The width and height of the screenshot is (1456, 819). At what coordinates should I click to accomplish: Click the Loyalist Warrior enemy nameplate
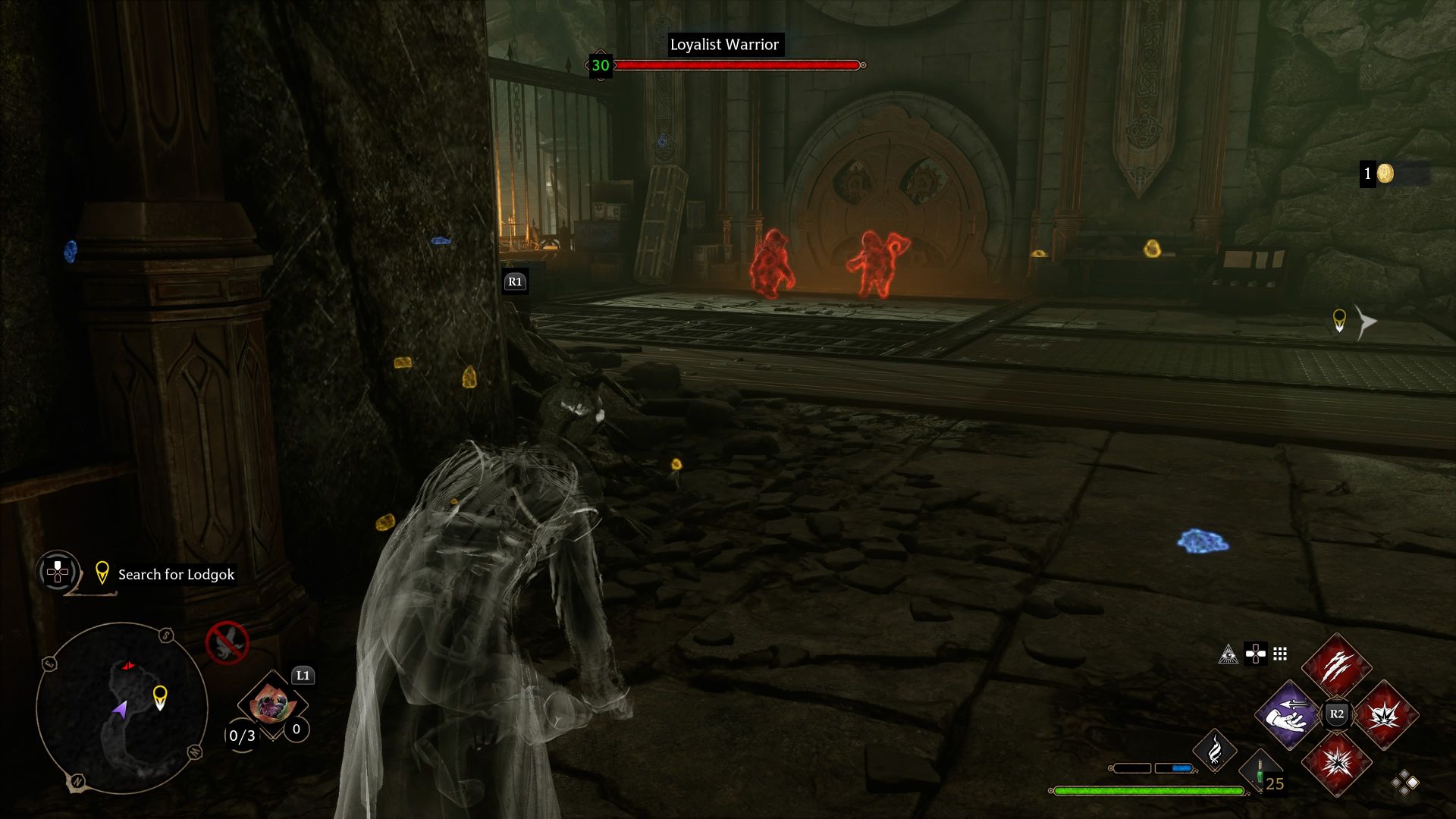coord(723,45)
